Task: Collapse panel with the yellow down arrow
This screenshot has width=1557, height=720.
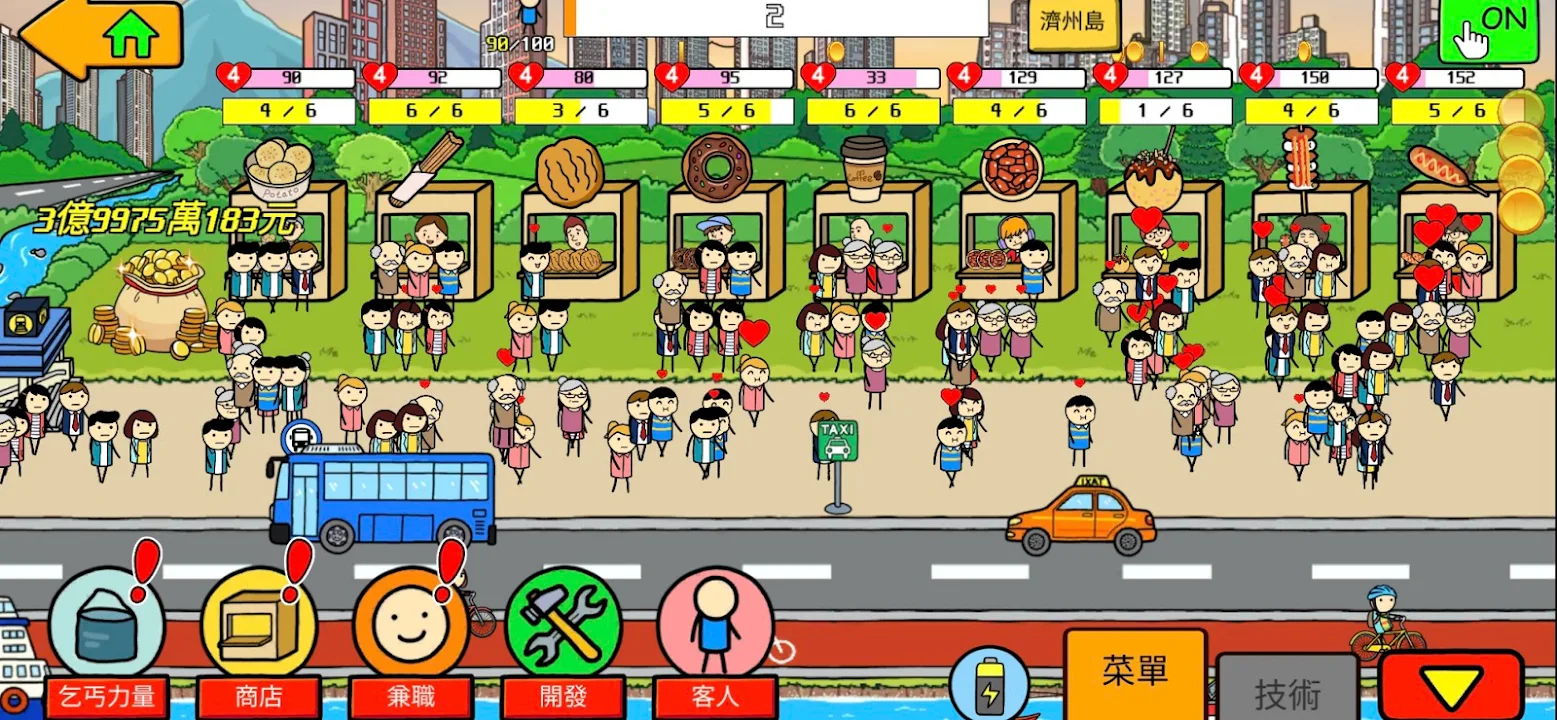Action: tap(1451, 688)
